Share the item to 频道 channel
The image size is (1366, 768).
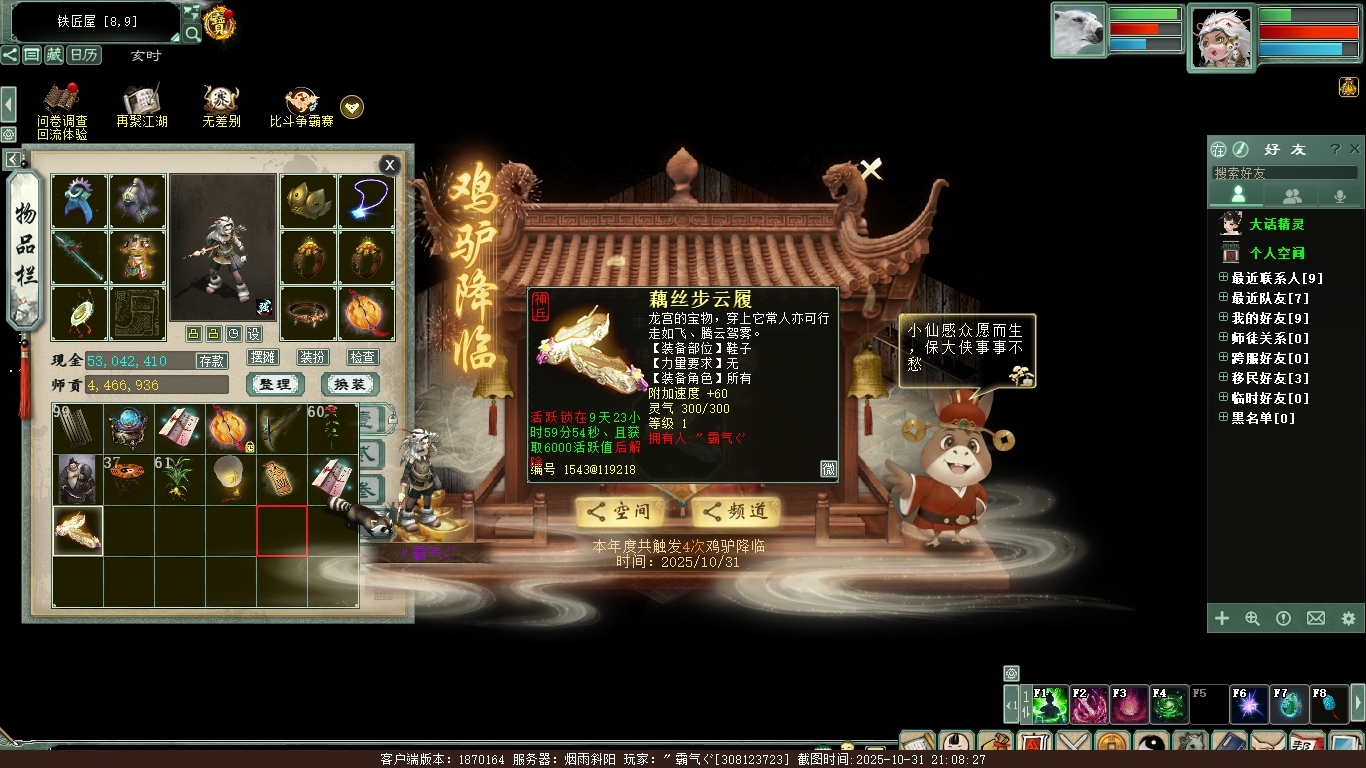click(x=736, y=512)
